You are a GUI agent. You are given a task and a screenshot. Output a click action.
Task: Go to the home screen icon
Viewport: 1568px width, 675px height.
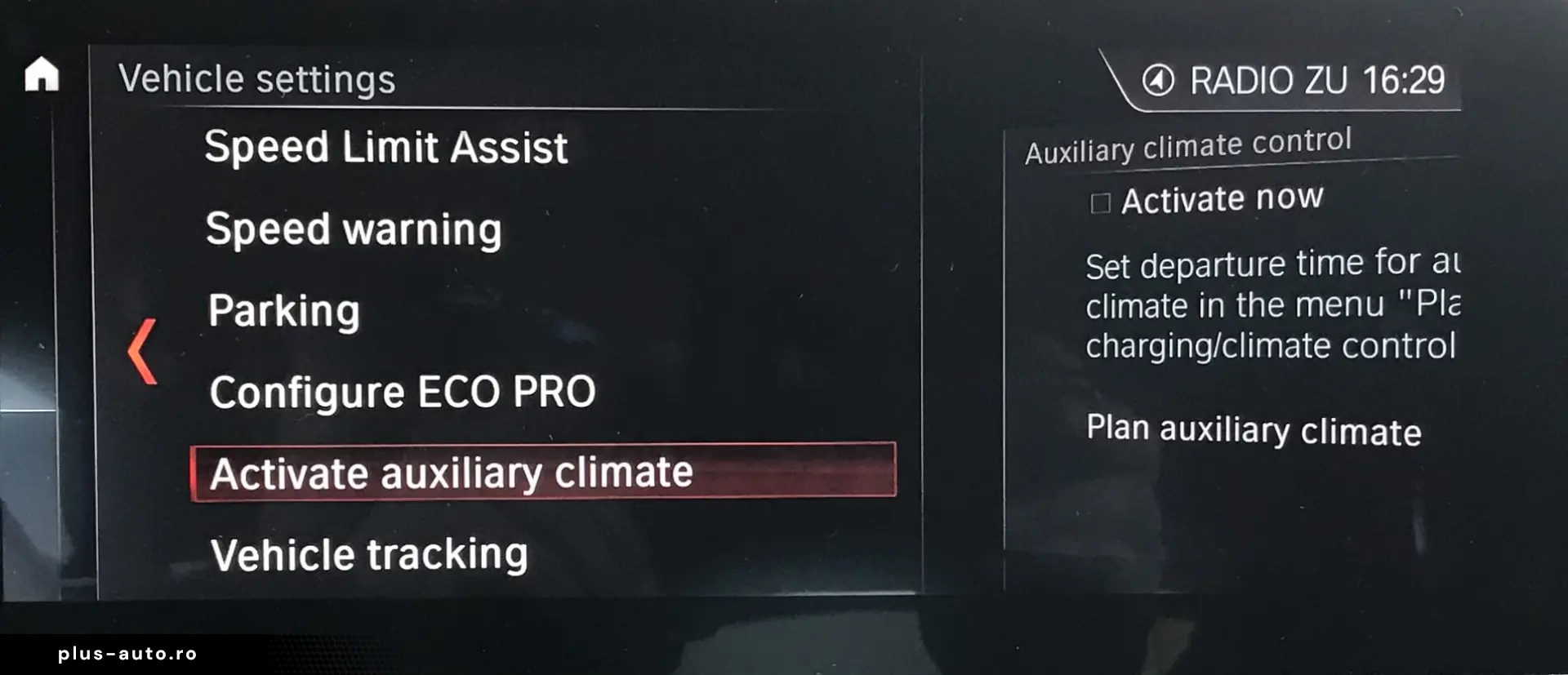point(42,74)
